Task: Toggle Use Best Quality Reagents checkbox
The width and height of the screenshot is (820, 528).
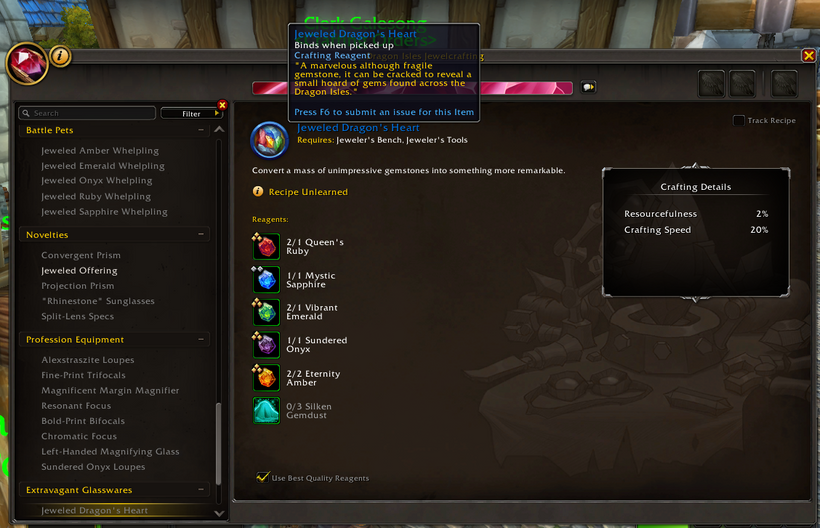Action: pos(263,477)
